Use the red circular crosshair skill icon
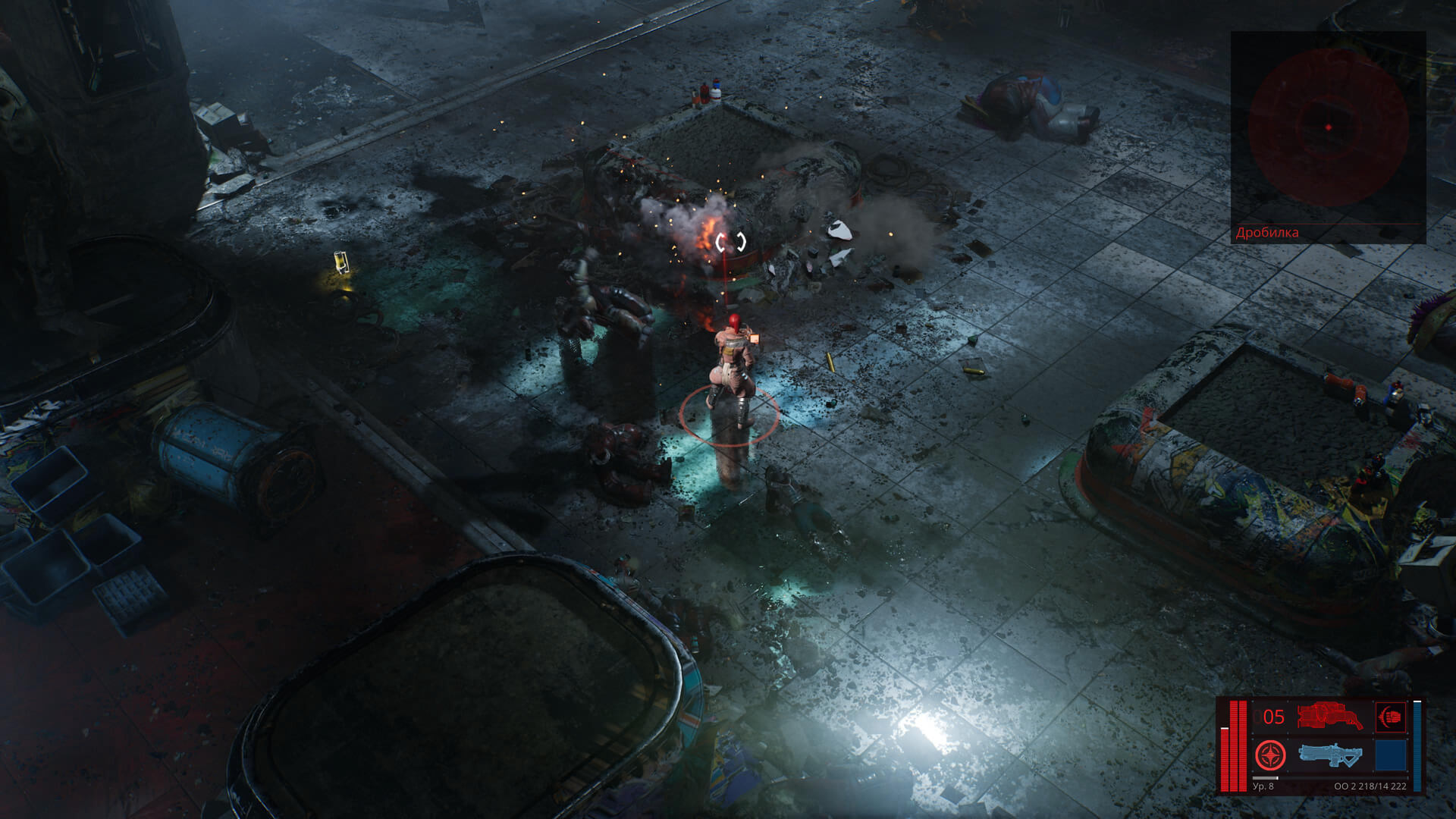The width and height of the screenshot is (1456, 819). click(1269, 755)
